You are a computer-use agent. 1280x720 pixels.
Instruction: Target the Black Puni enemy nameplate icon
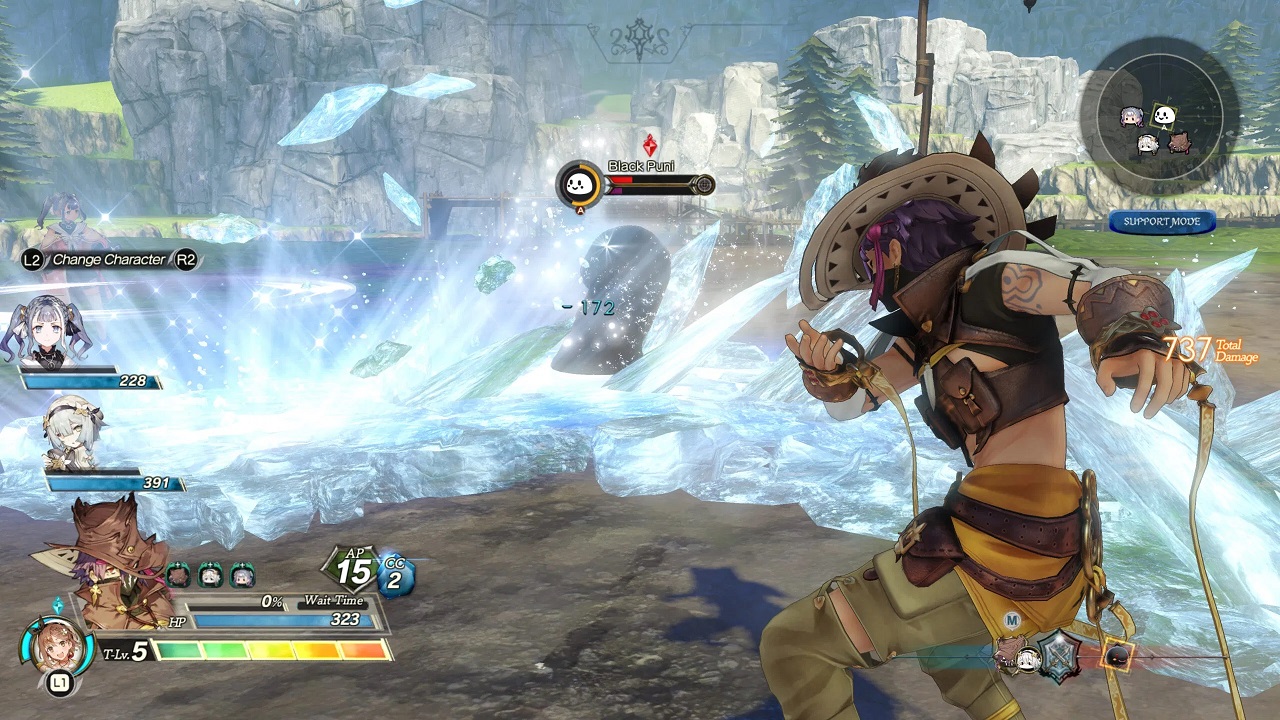click(x=580, y=184)
